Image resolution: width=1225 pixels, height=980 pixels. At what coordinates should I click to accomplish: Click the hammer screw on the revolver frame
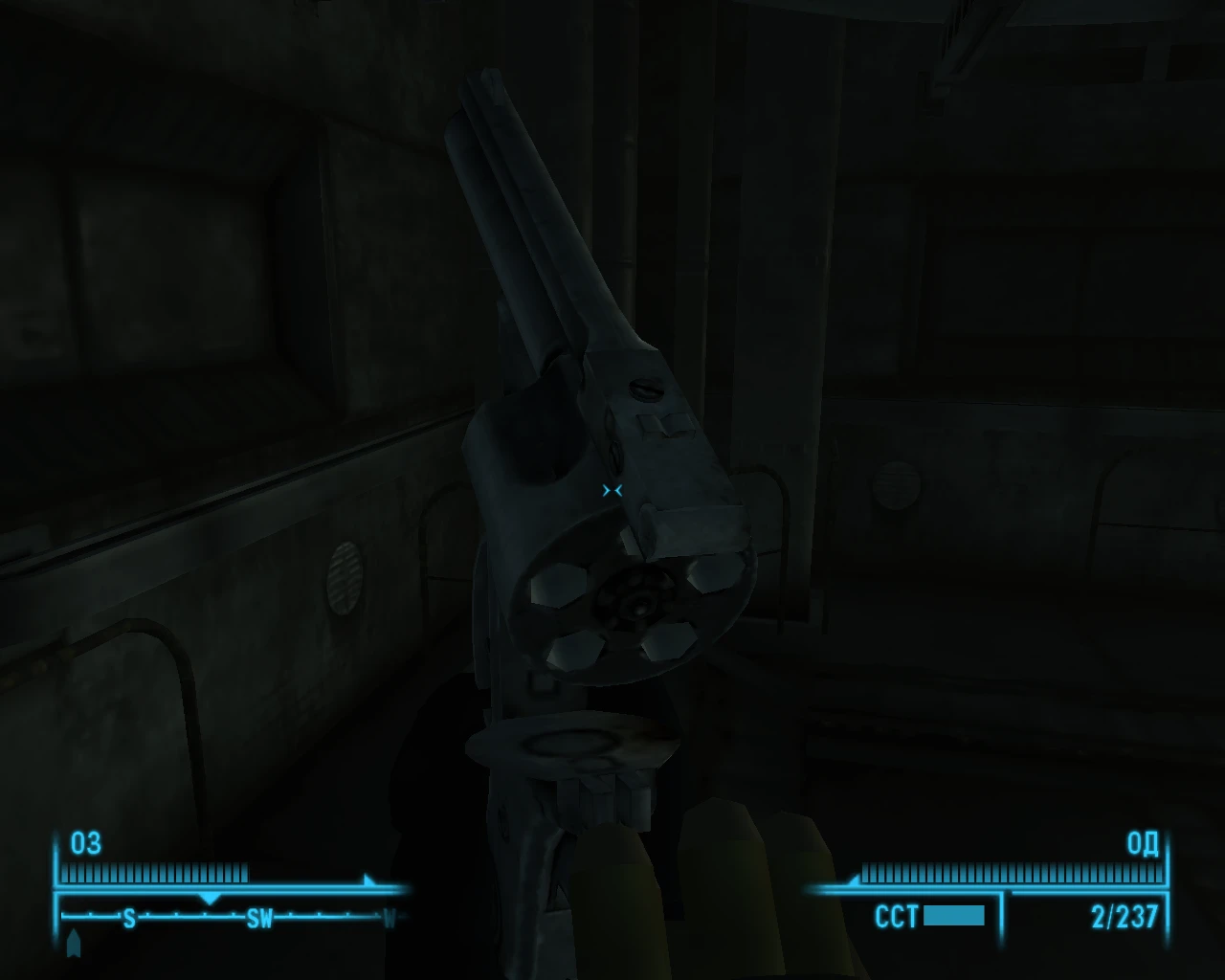click(x=645, y=388)
